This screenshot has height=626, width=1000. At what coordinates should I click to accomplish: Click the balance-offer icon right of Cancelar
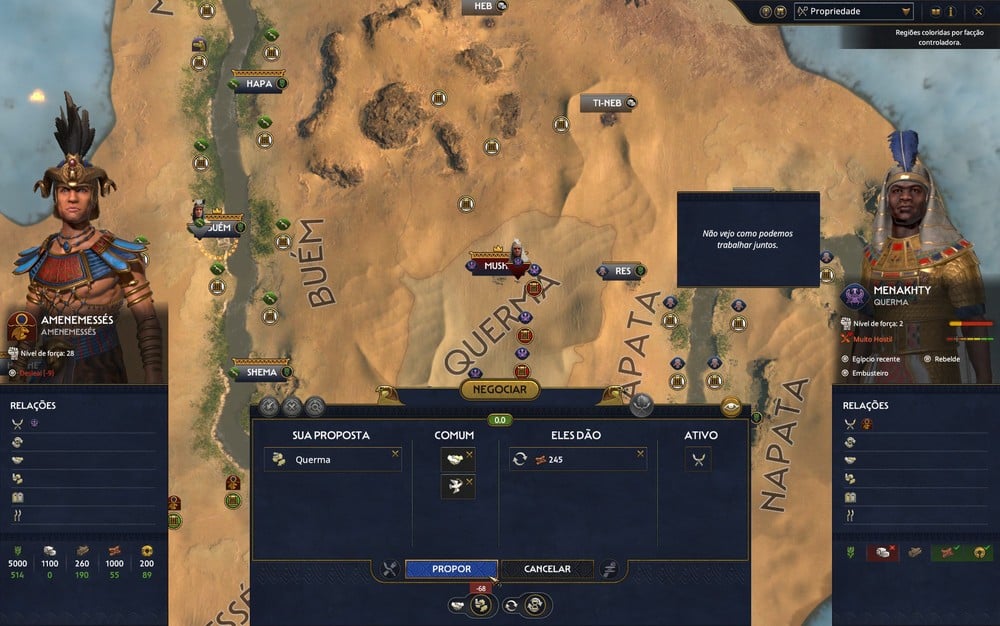(609, 569)
